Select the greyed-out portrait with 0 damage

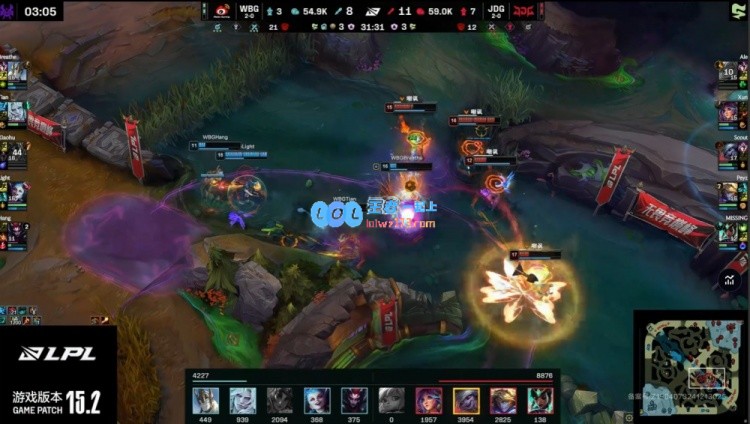392,401
